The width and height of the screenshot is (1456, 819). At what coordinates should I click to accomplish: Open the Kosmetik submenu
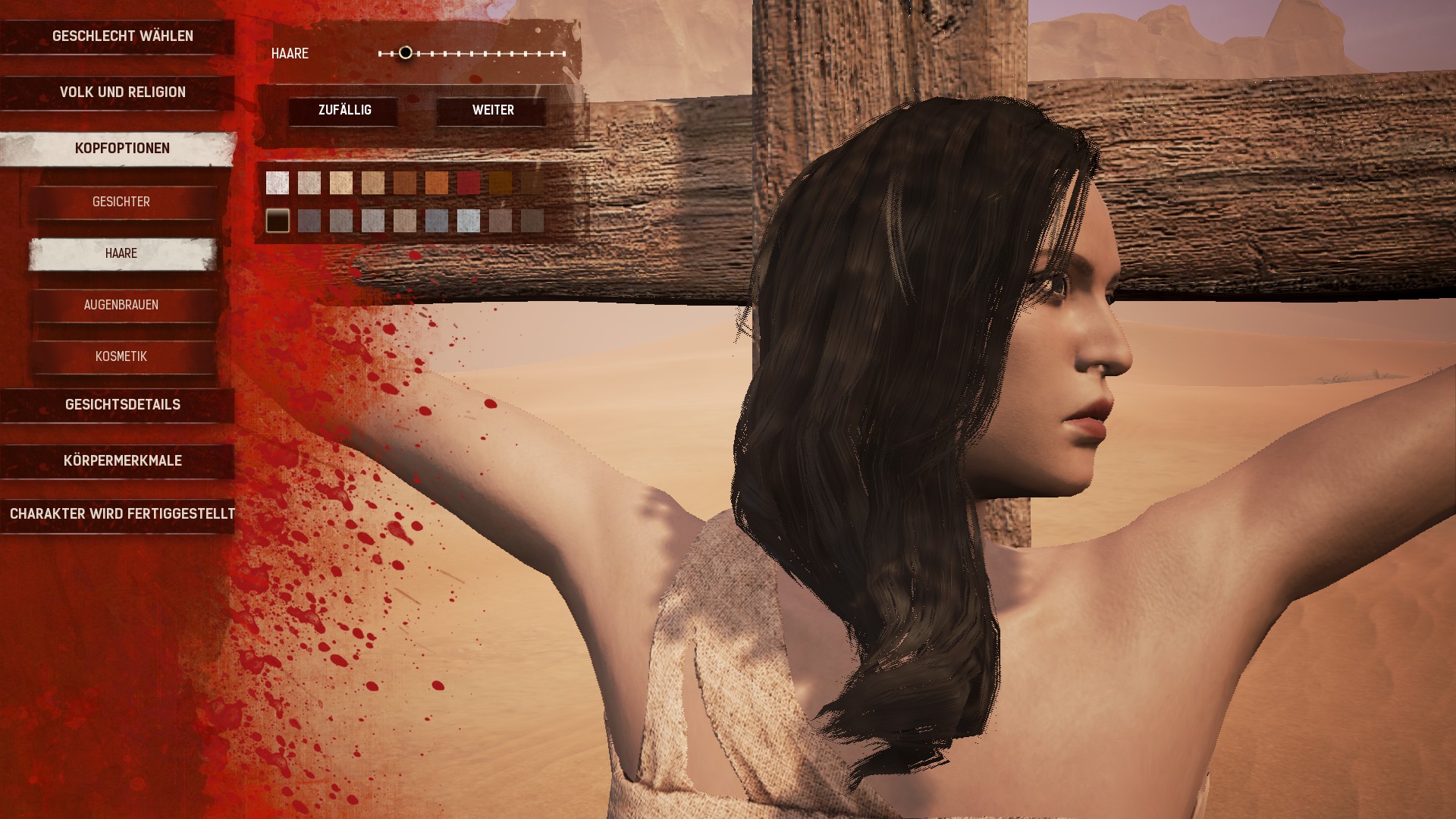(x=121, y=356)
